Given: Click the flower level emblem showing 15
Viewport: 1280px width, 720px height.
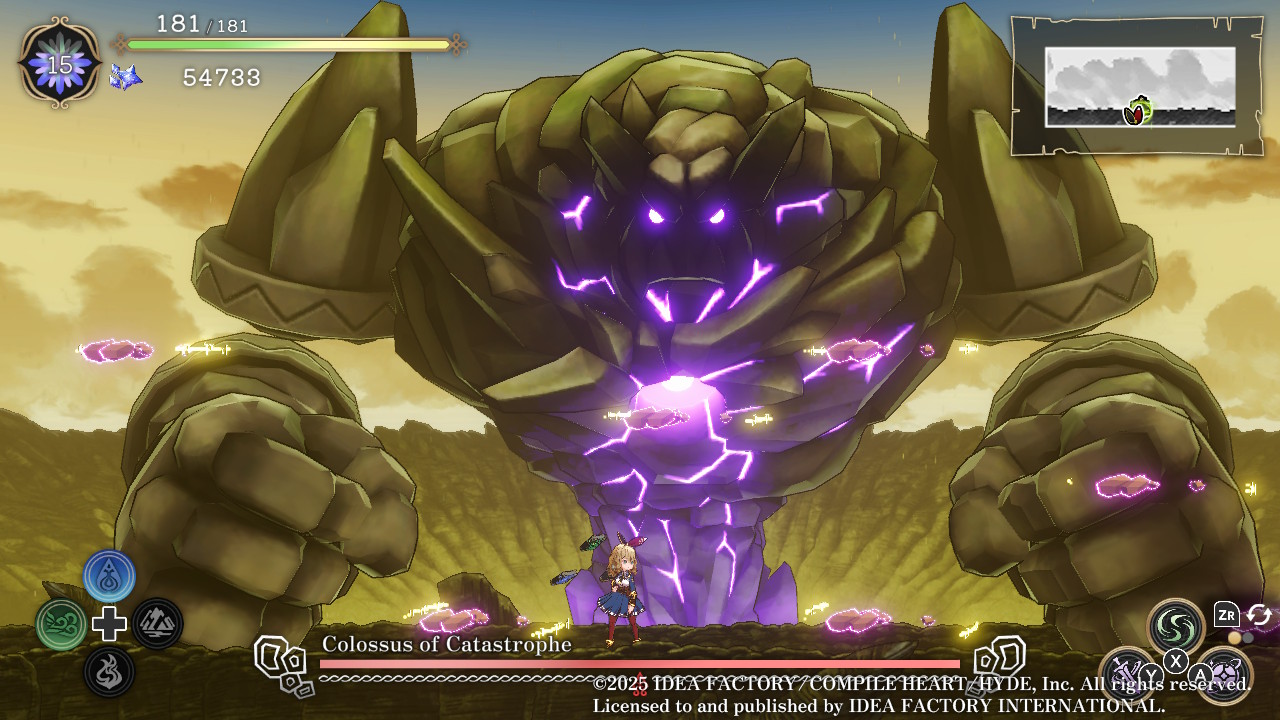Looking at the screenshot, I should tap(60, 64).
